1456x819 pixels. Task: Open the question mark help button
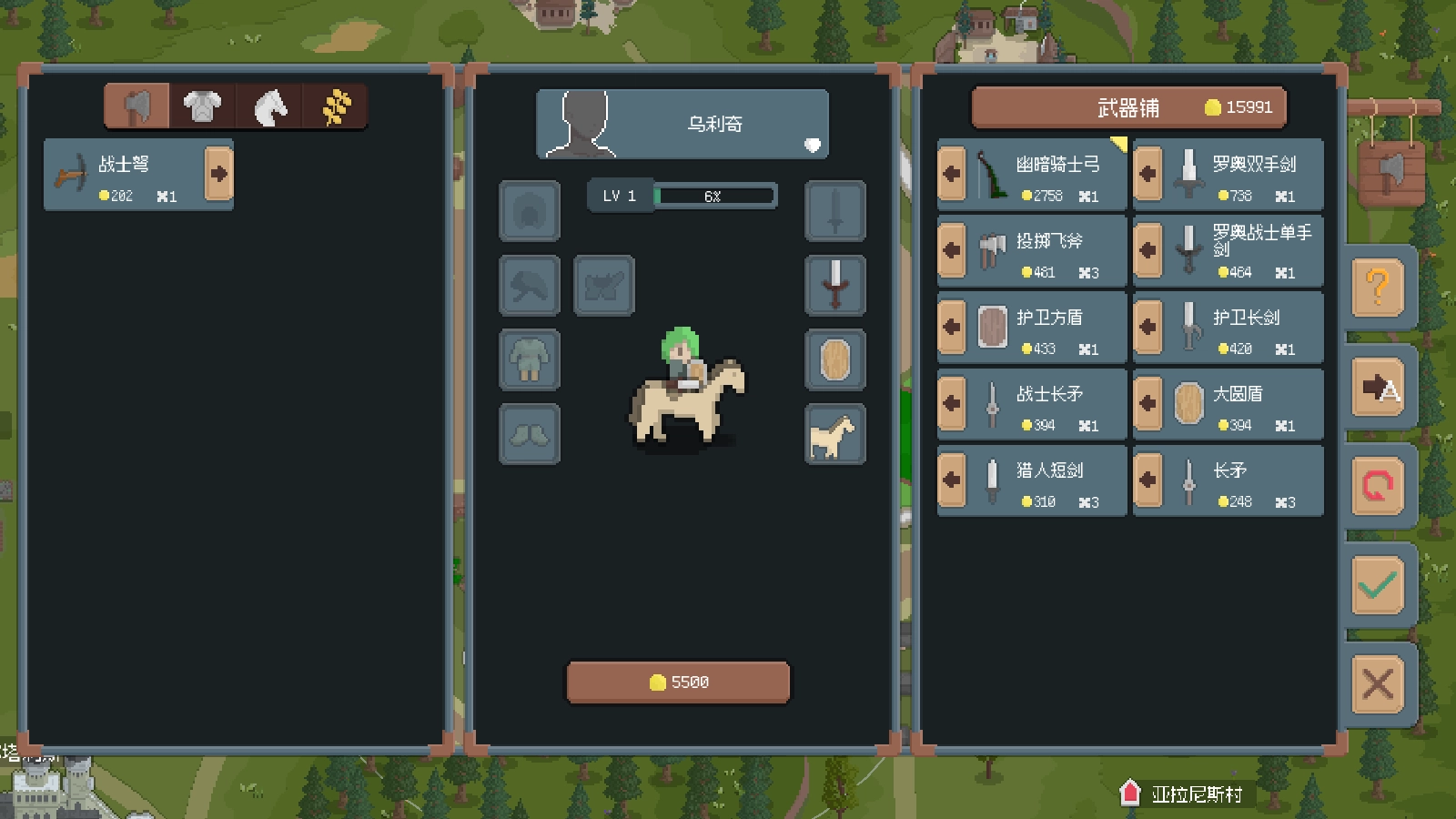click(1378, 288)
